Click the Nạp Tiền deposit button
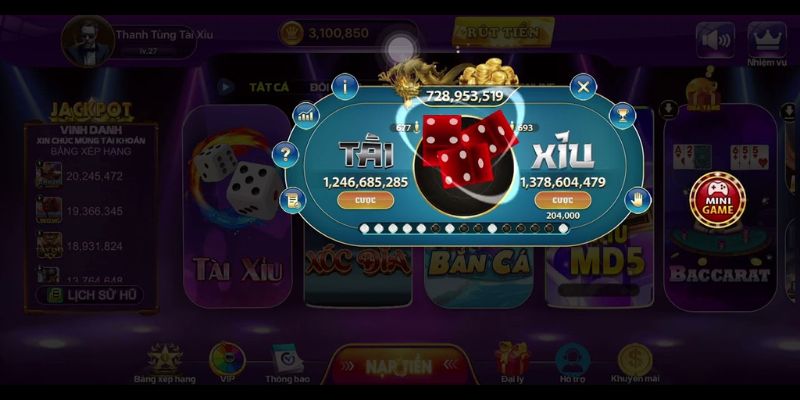The image size is (800, 400). pyautogui.click(x=399, y=366)
